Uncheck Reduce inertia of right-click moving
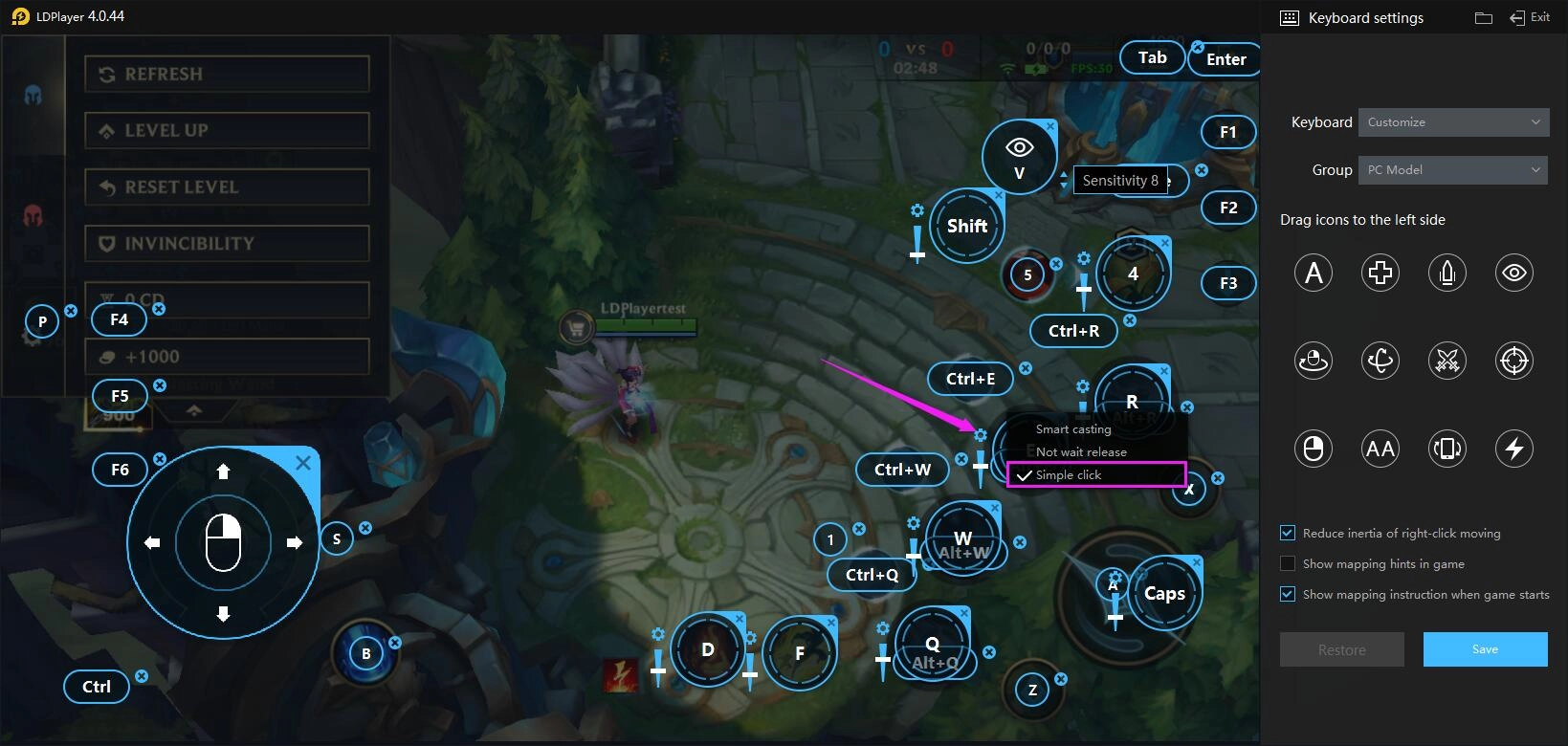1568x746 pixels. 1288,533
